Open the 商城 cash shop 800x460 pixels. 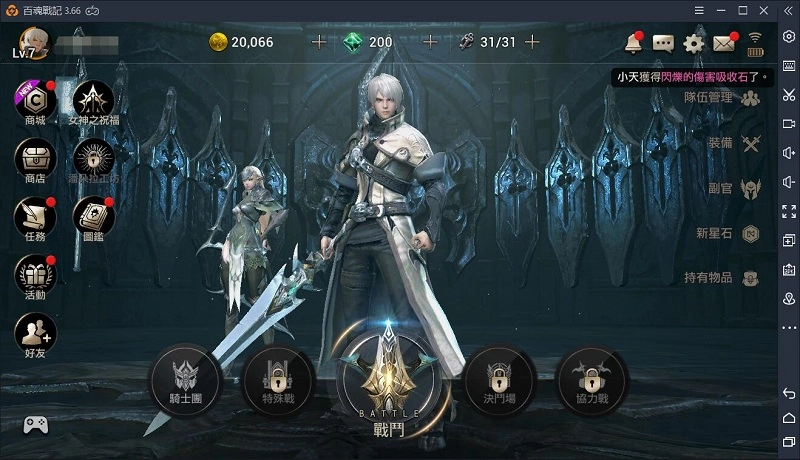pos(35,102)
